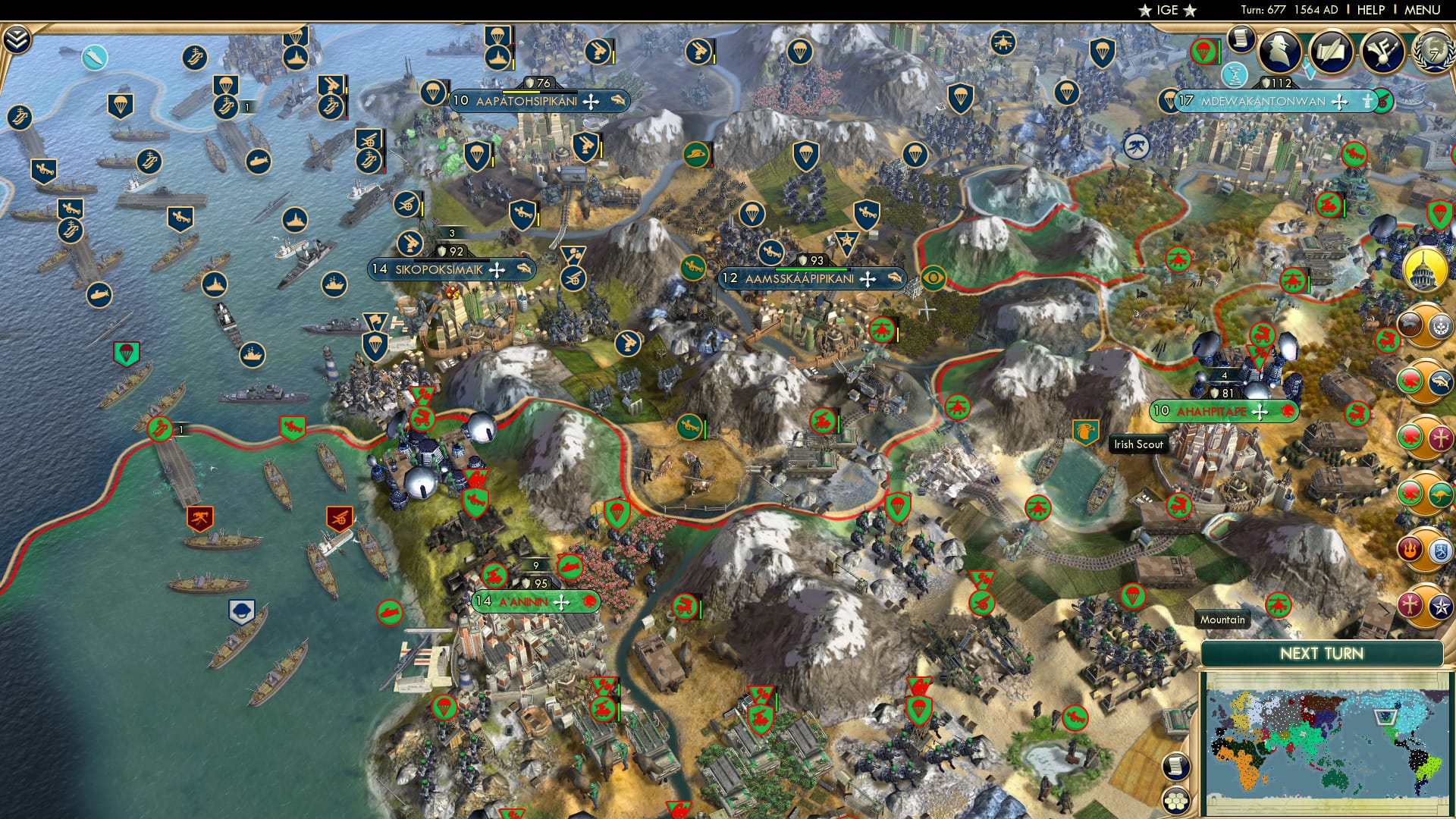Open the Notification Log scroll icon above minimap

click(1176, 764)
